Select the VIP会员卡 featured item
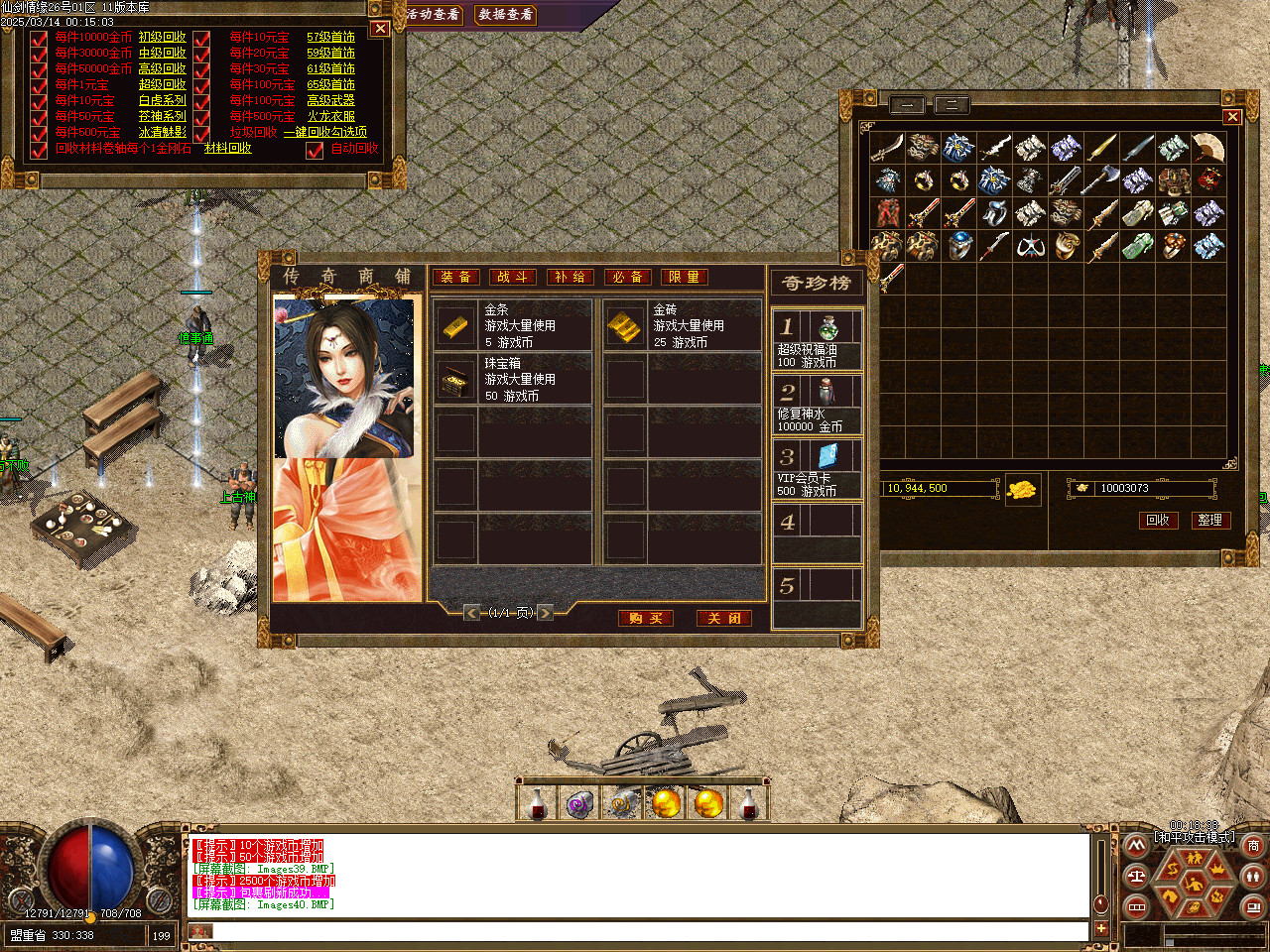1270x952 pixels. (817, 469)
